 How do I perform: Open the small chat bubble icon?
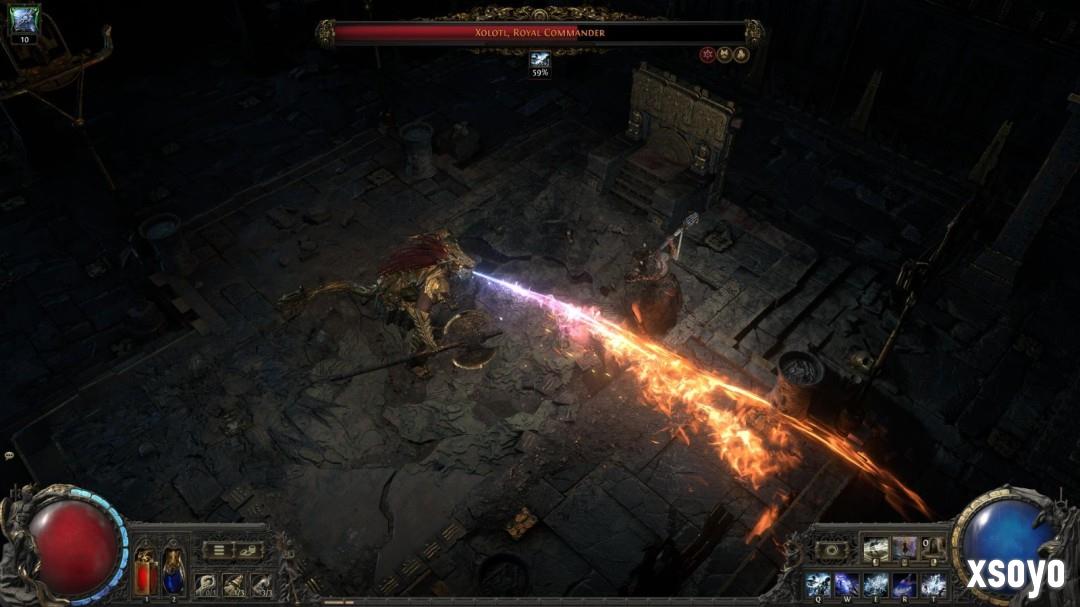pos(9,455)
